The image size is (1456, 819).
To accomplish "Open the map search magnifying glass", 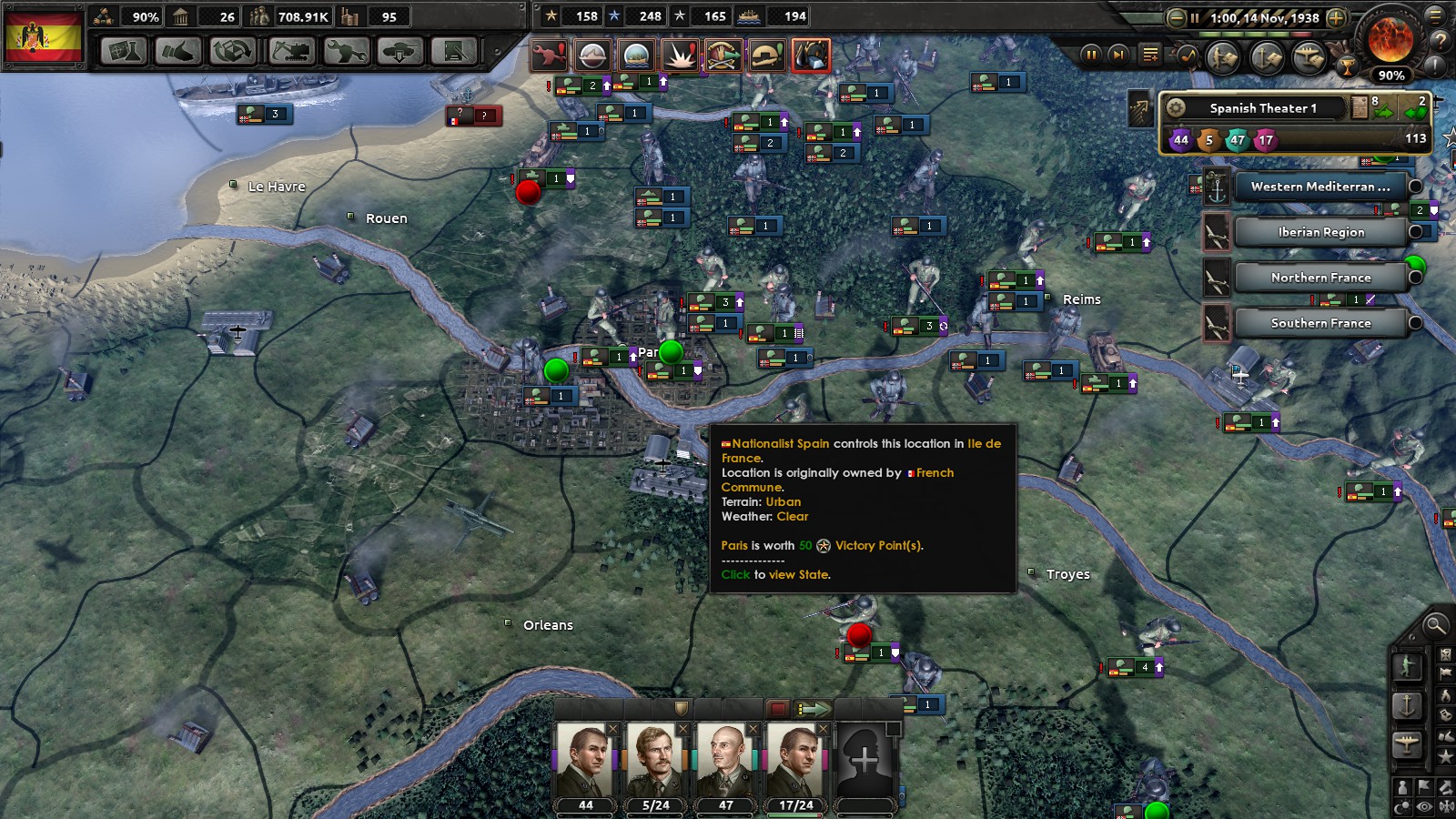I will (1435, 624).
